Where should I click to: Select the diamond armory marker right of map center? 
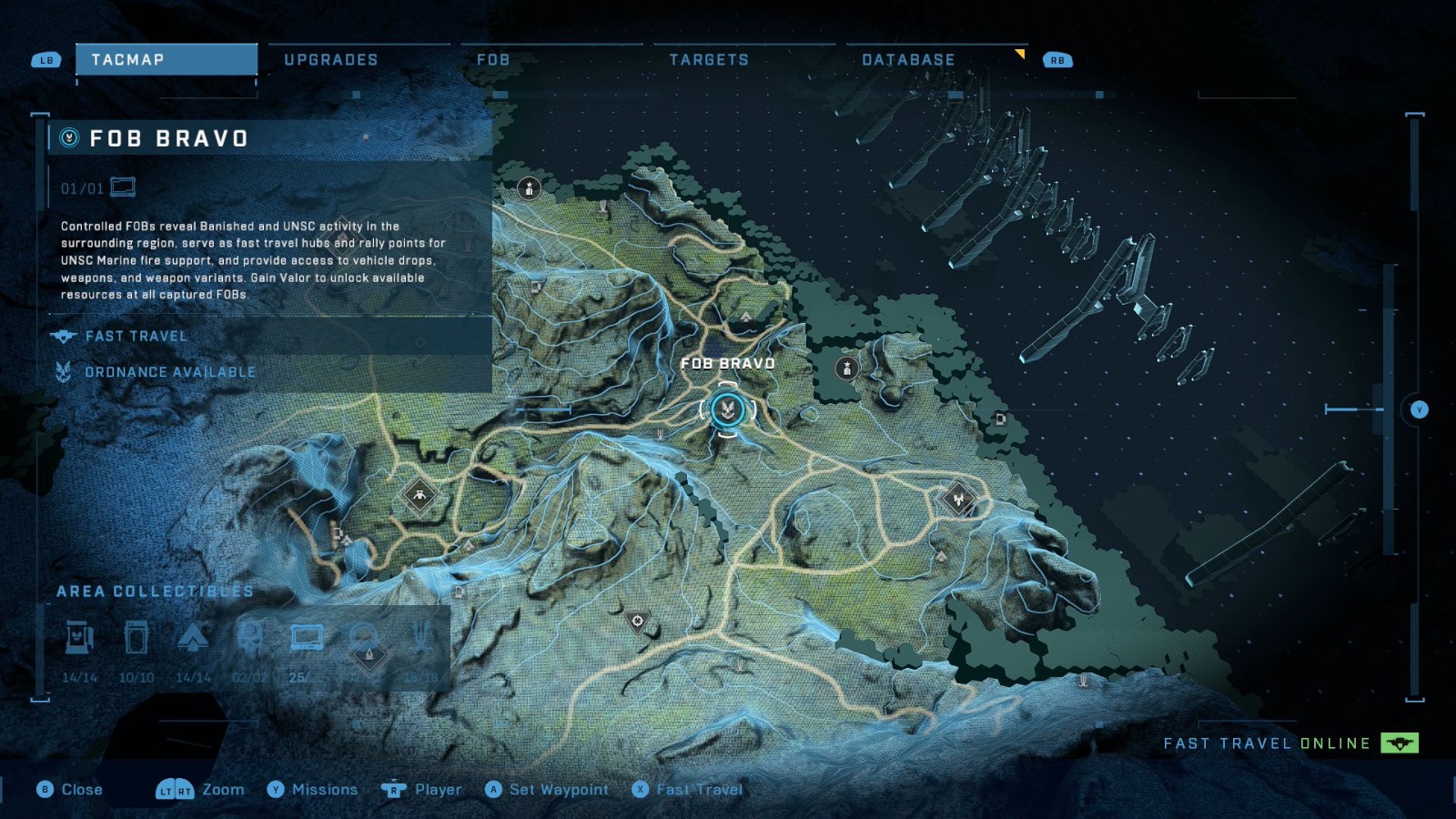coord(958,498)
